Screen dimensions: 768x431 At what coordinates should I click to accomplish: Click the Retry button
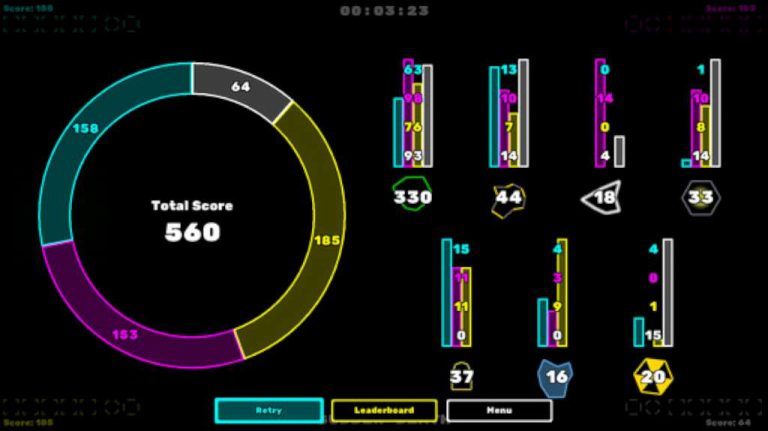(269, 410)
